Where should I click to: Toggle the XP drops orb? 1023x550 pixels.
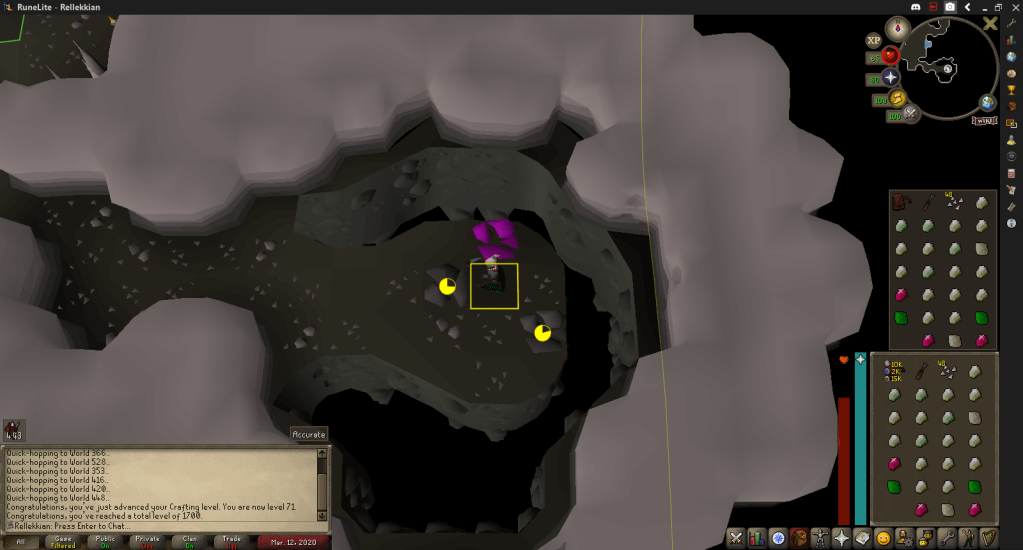click(x=874, y=40)
